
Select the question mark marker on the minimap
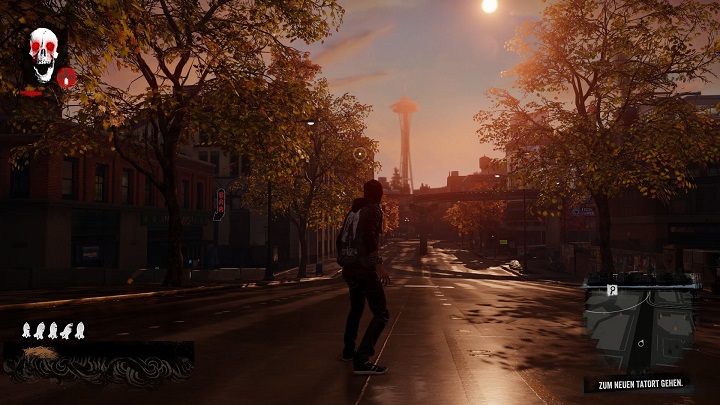[x=613, y=290]
